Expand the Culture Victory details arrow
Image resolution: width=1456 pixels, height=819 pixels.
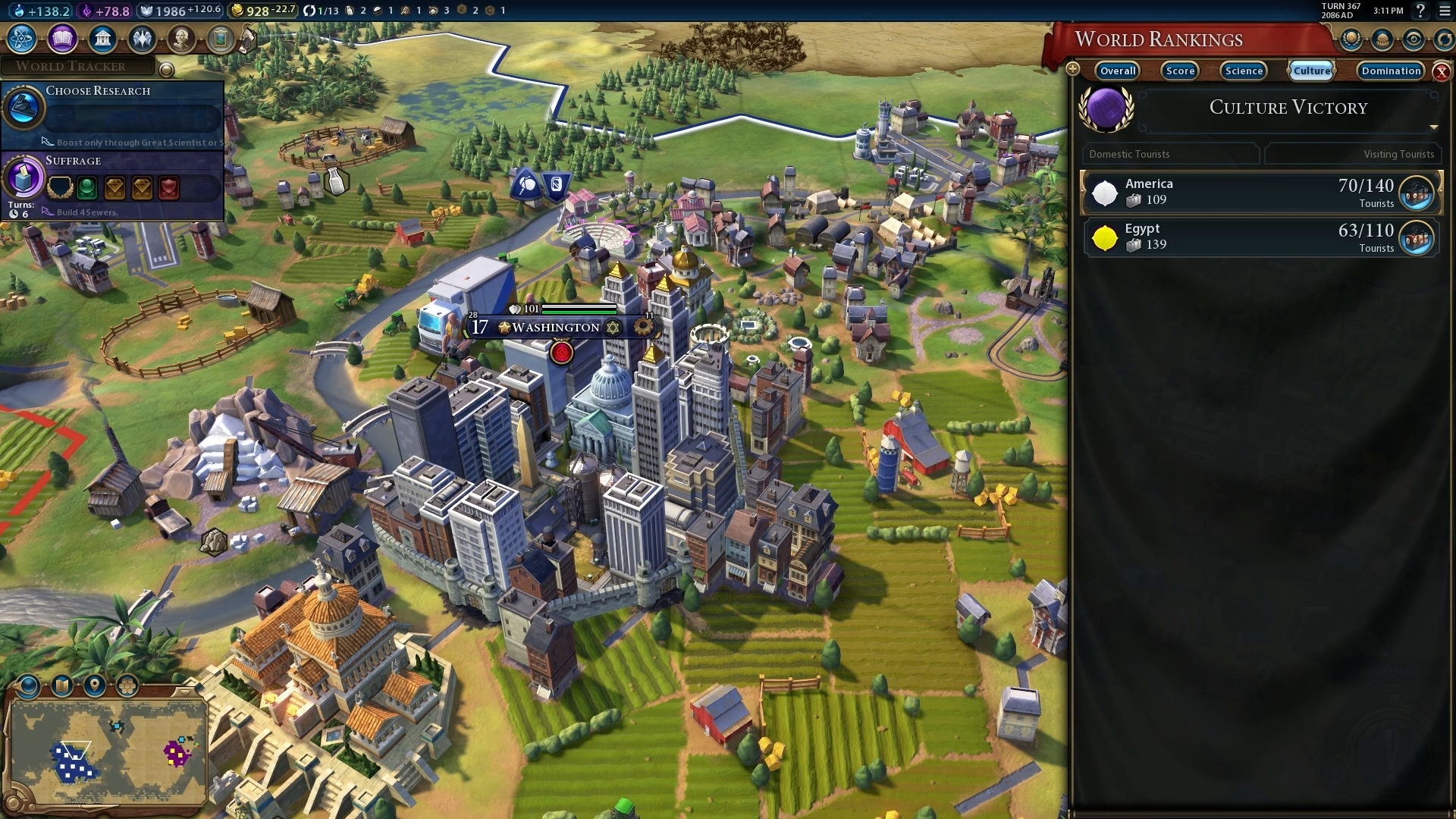tap(1433, 127)
